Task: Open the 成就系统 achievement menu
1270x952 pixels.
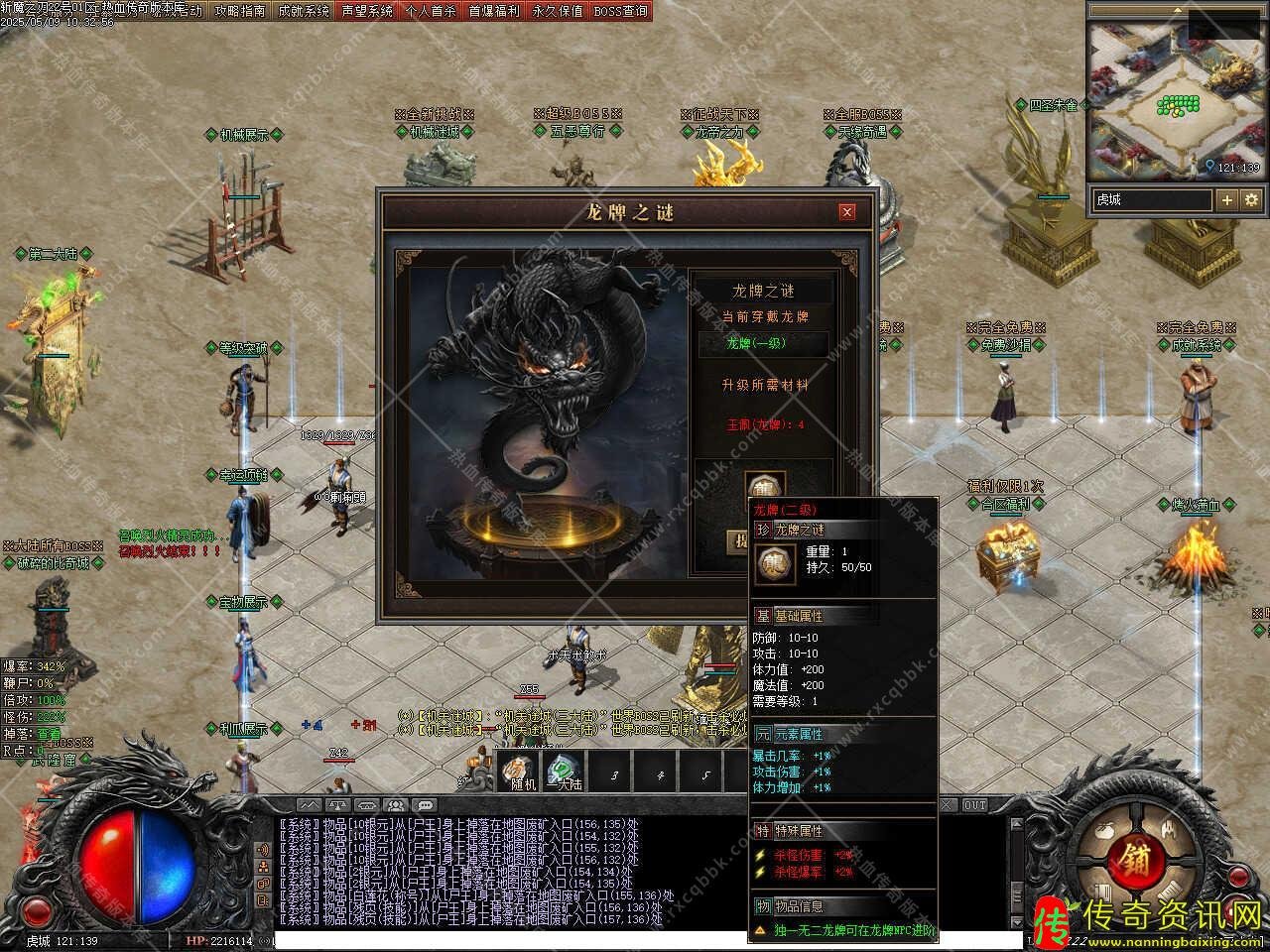Action: coord(303,11)
